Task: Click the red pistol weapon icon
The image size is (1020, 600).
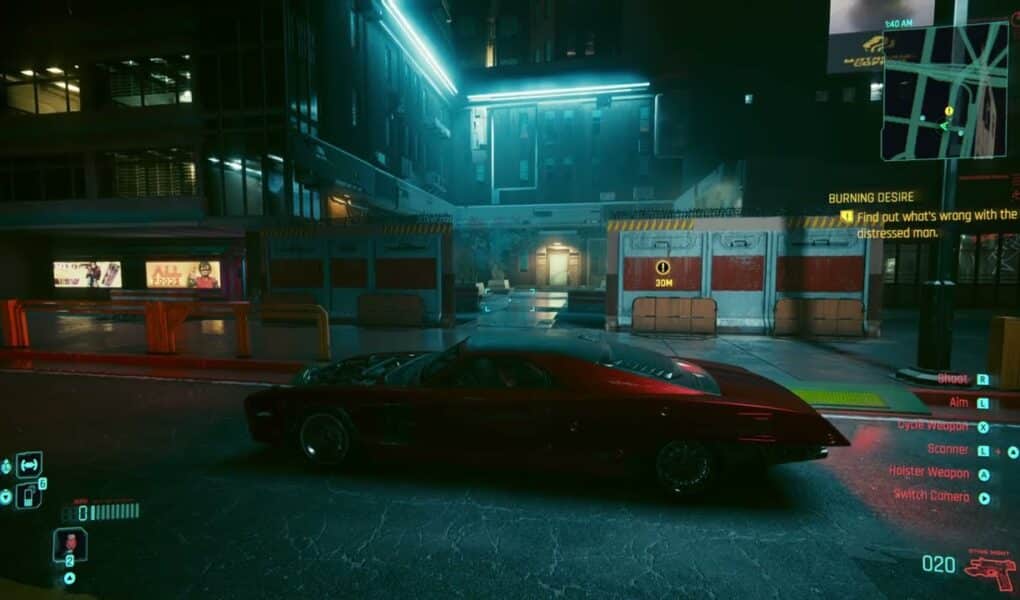Action: coord(989,568)
